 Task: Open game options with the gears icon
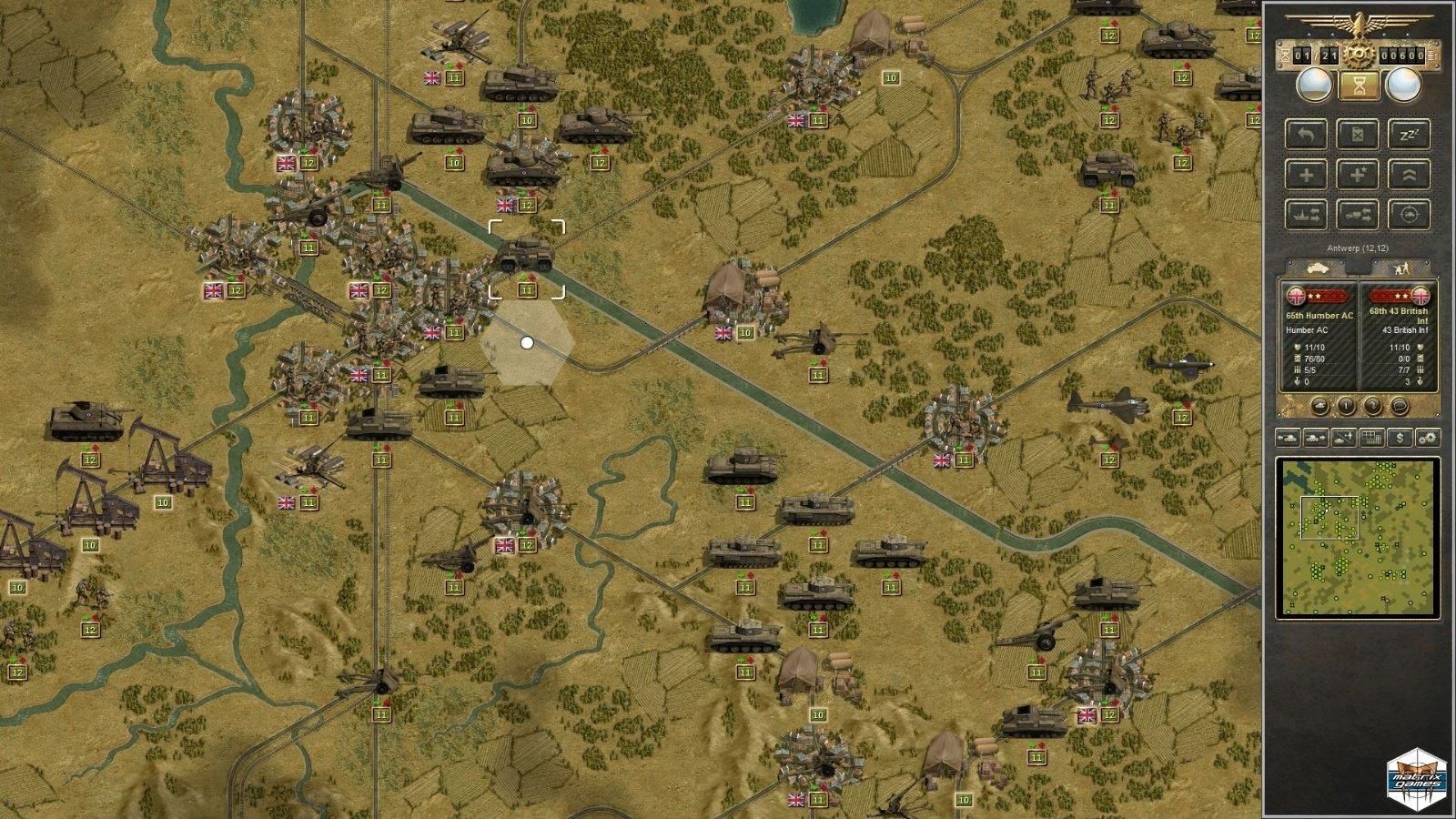click(1427, 438)
